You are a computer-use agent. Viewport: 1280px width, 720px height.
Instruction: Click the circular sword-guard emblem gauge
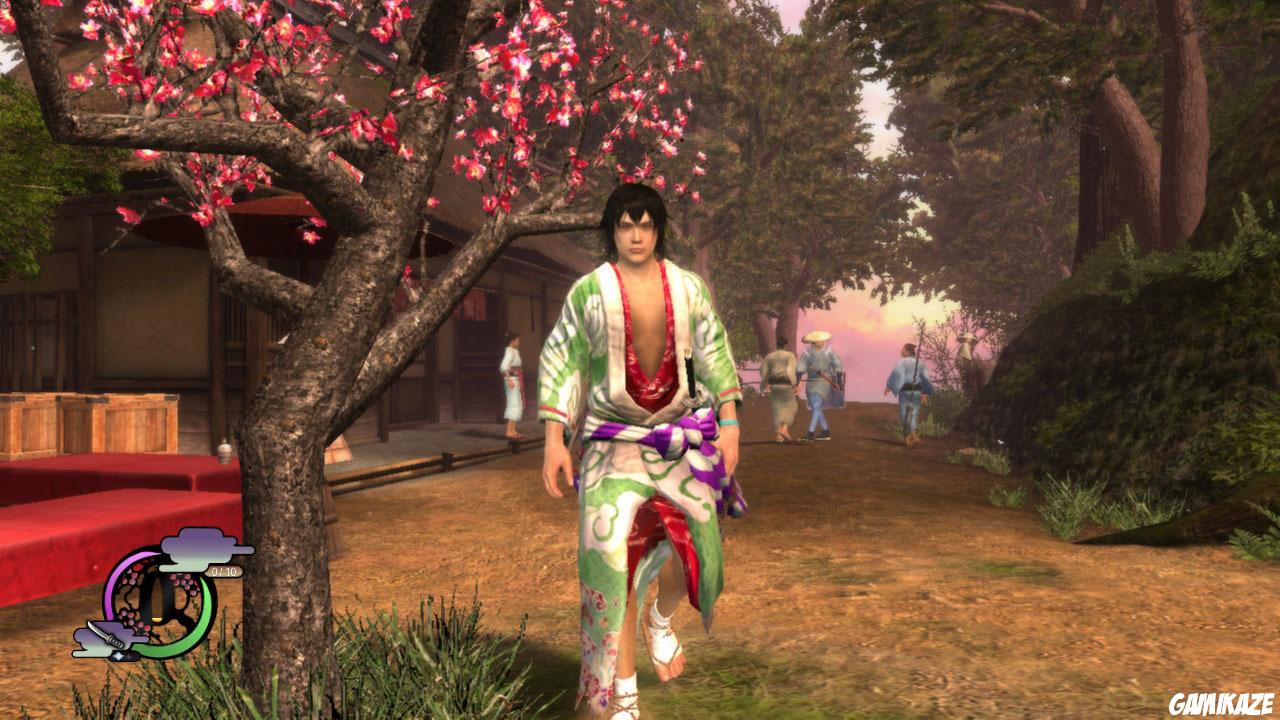point(160,600)
